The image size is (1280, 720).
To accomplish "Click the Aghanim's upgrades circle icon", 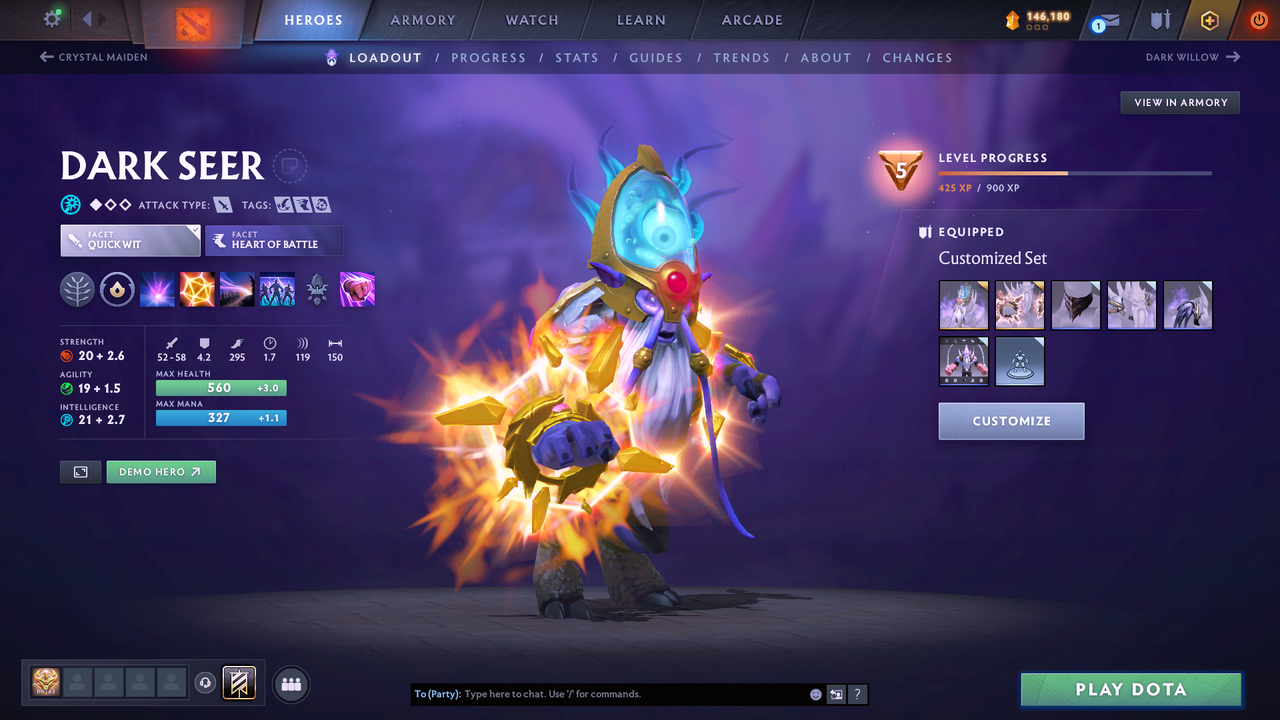I will [117, 289].
